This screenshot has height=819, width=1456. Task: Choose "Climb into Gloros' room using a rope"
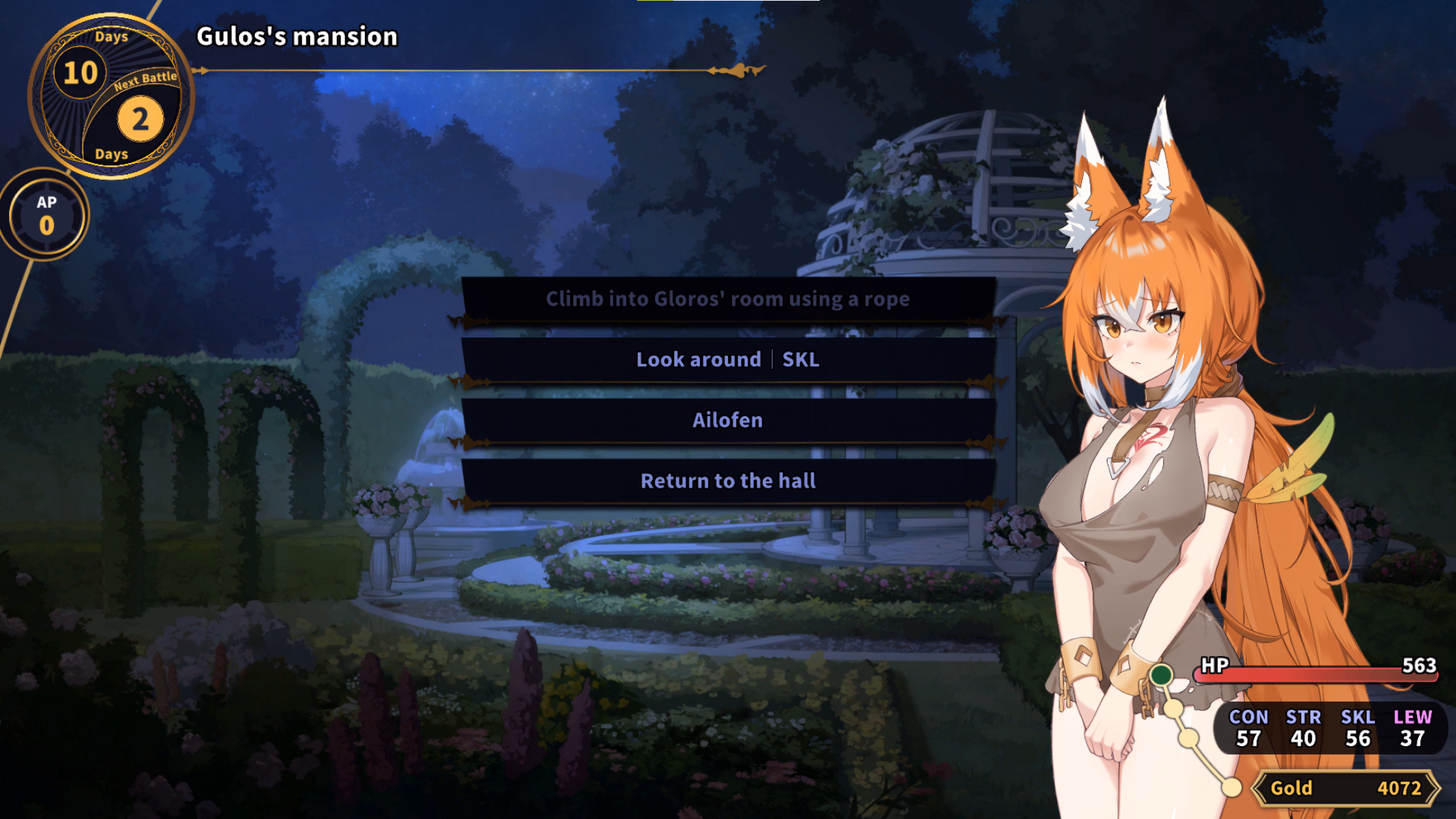pos(728,300)
